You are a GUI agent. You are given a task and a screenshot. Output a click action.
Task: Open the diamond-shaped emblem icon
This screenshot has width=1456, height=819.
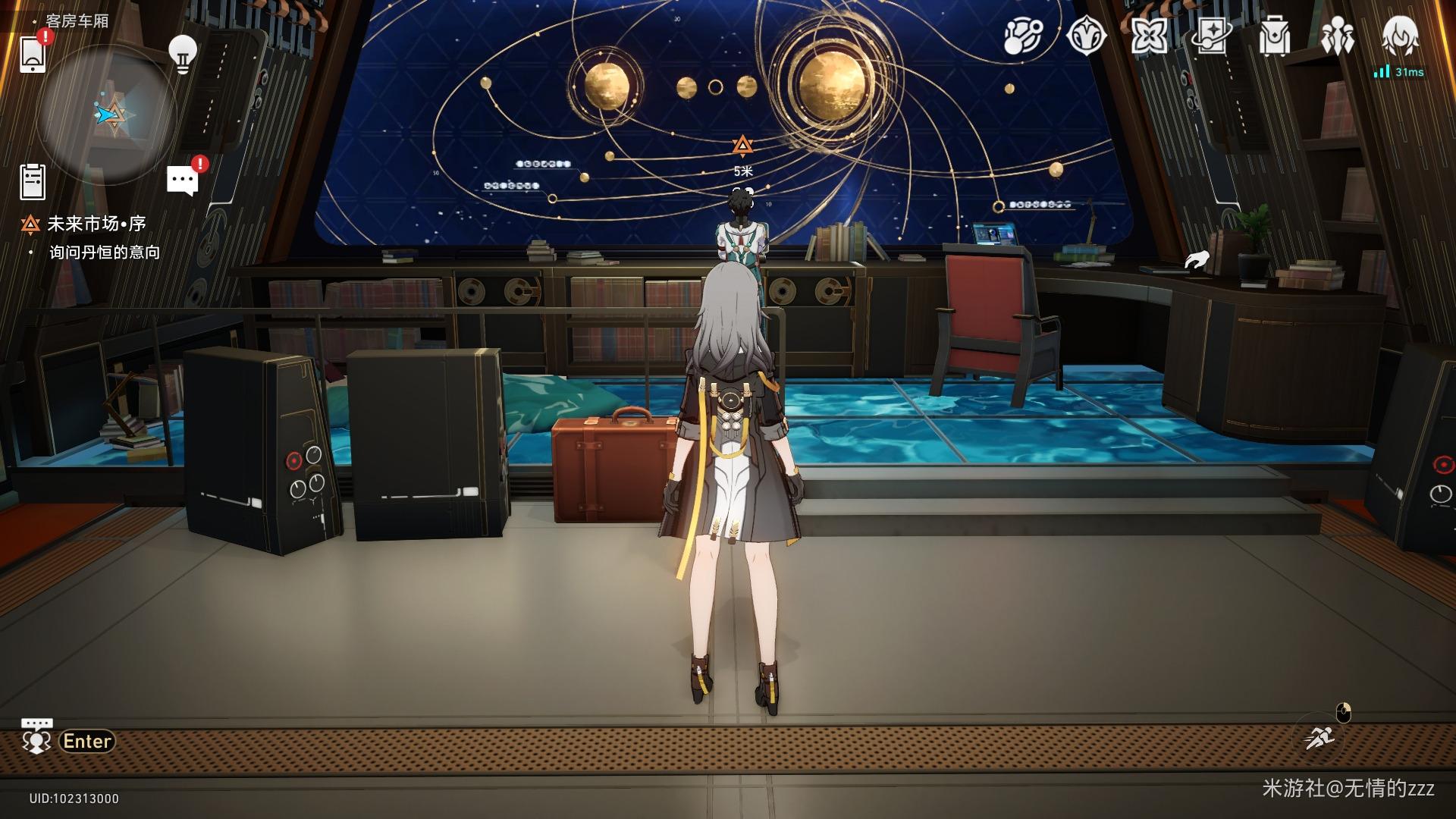coord(1086,36)
